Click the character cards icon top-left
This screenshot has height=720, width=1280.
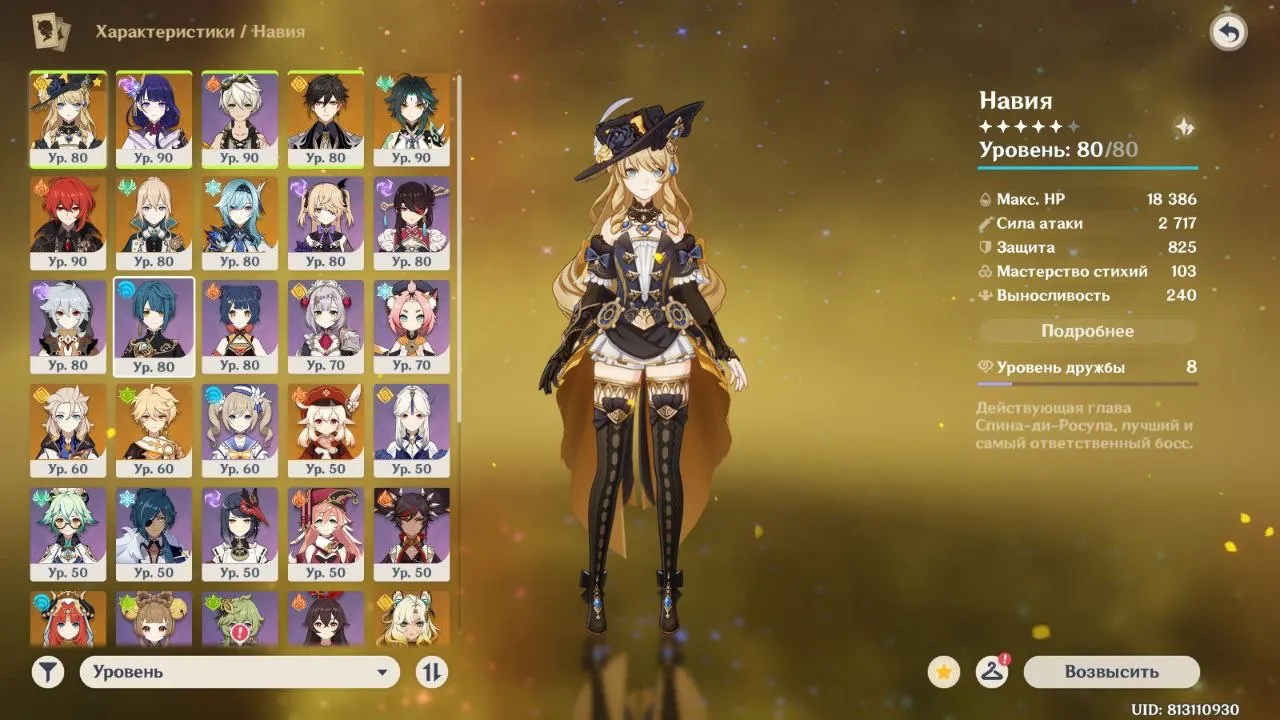[x=48, y=31]
